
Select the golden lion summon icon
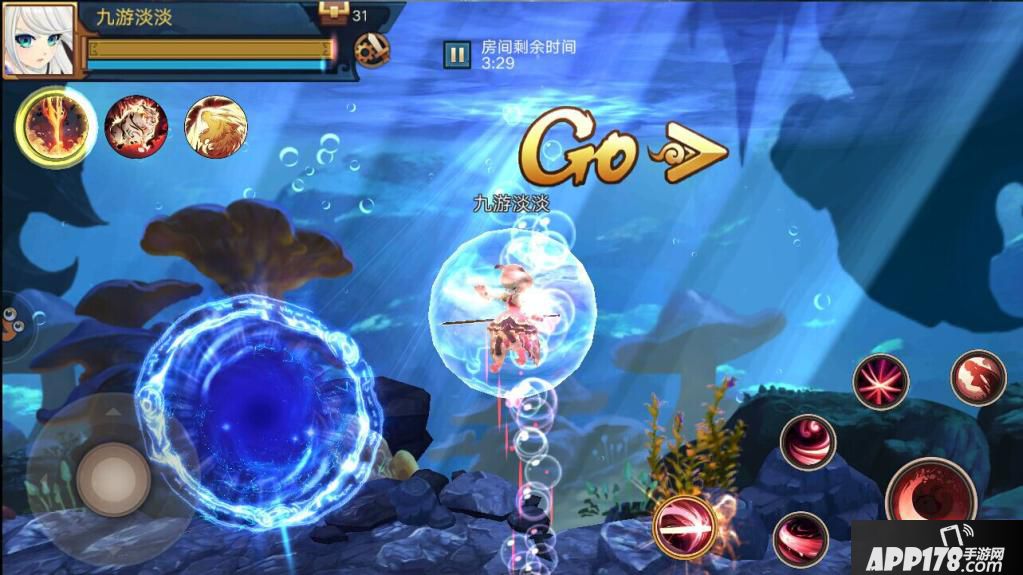click(x=216, y=127)
